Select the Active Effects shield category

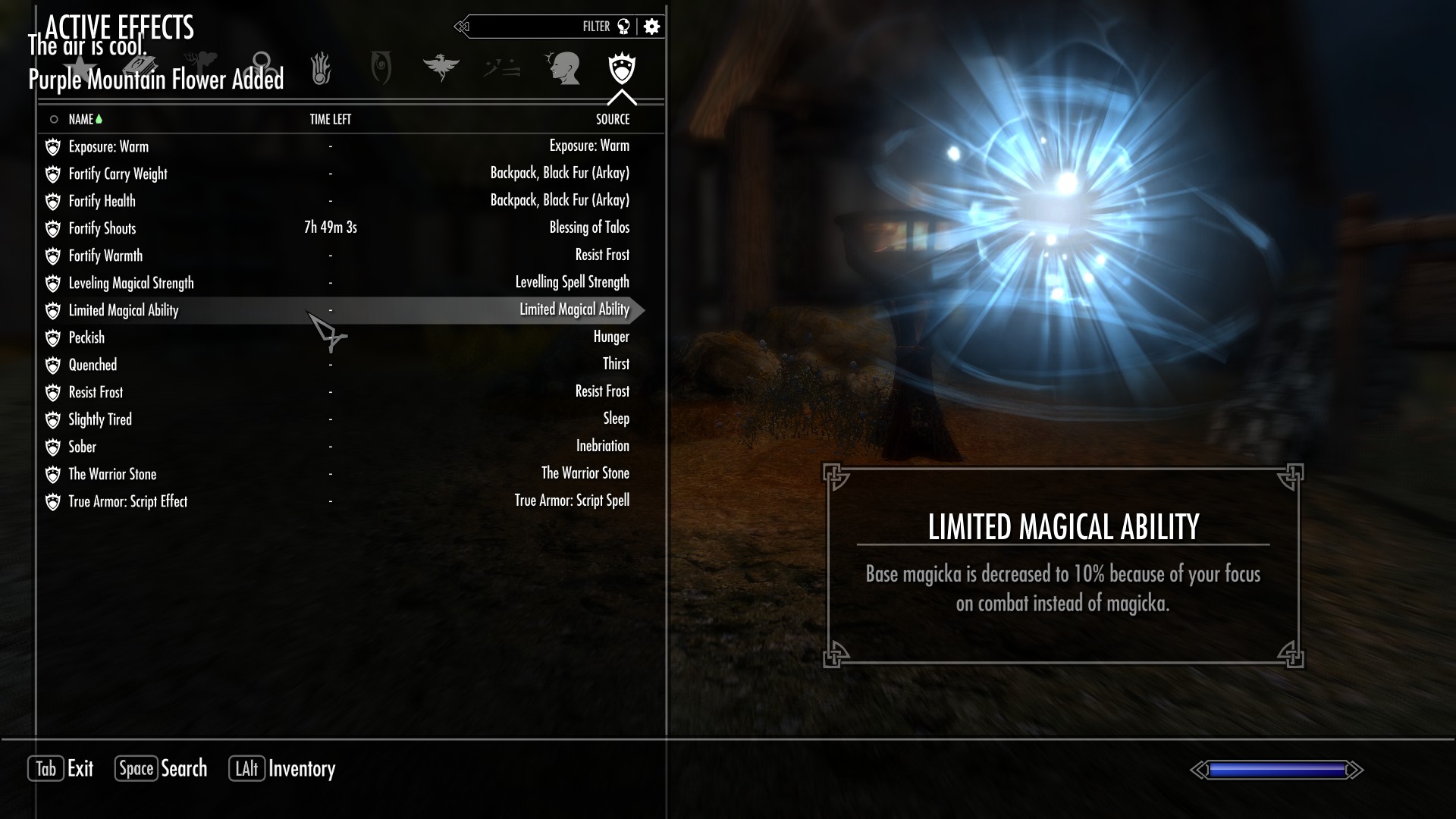click(x=622, y=68)
